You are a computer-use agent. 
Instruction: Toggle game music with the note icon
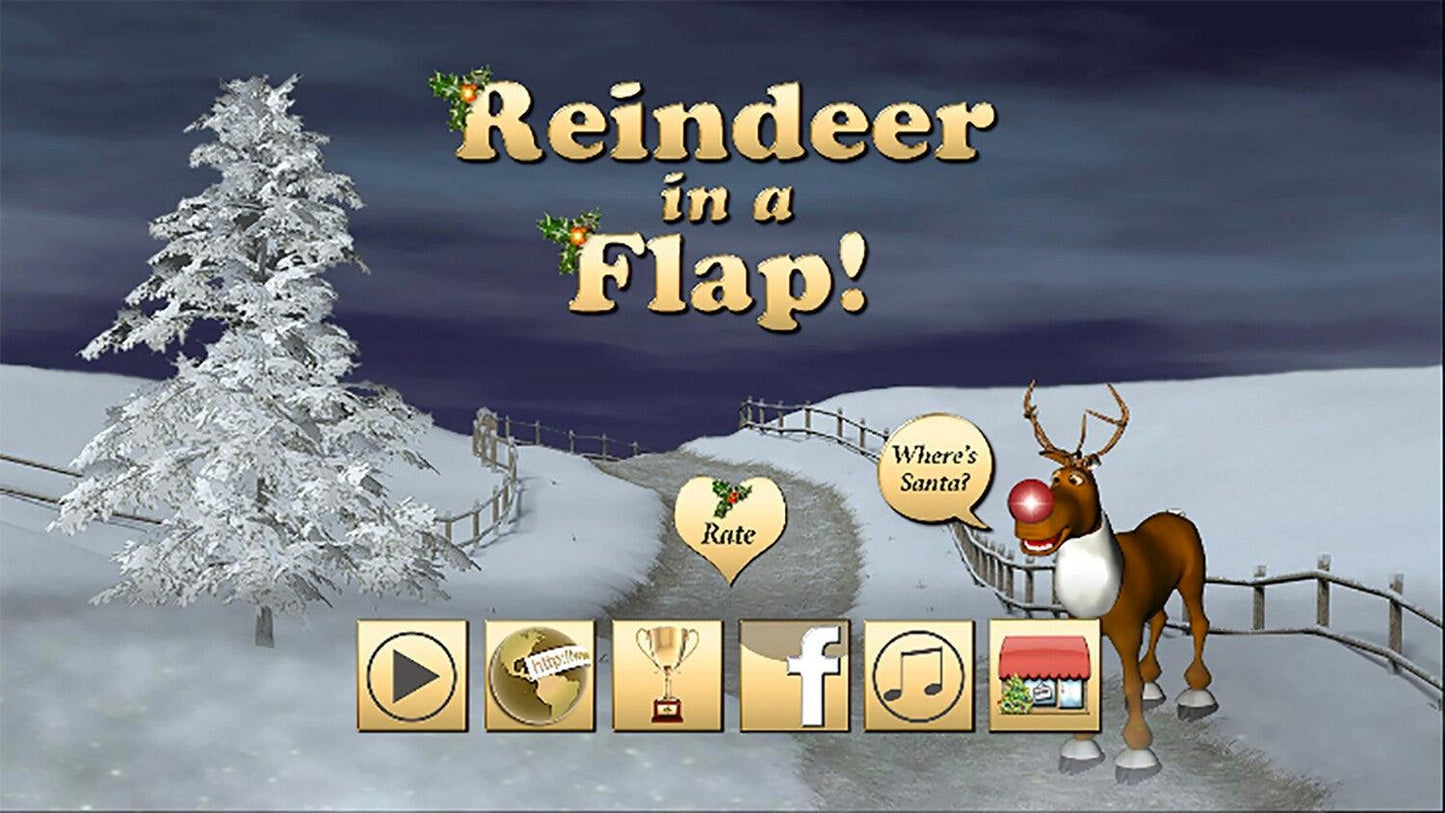point(917,675)
